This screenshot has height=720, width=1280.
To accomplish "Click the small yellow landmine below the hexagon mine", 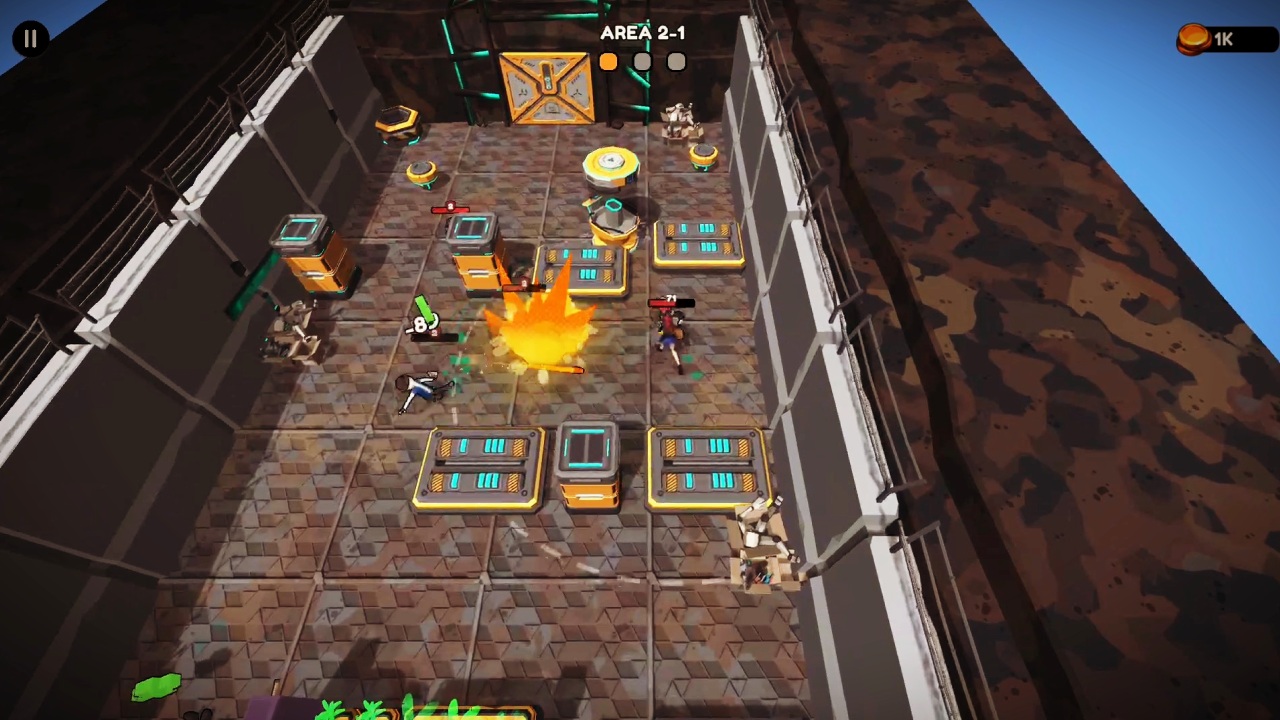I will 419,170.
